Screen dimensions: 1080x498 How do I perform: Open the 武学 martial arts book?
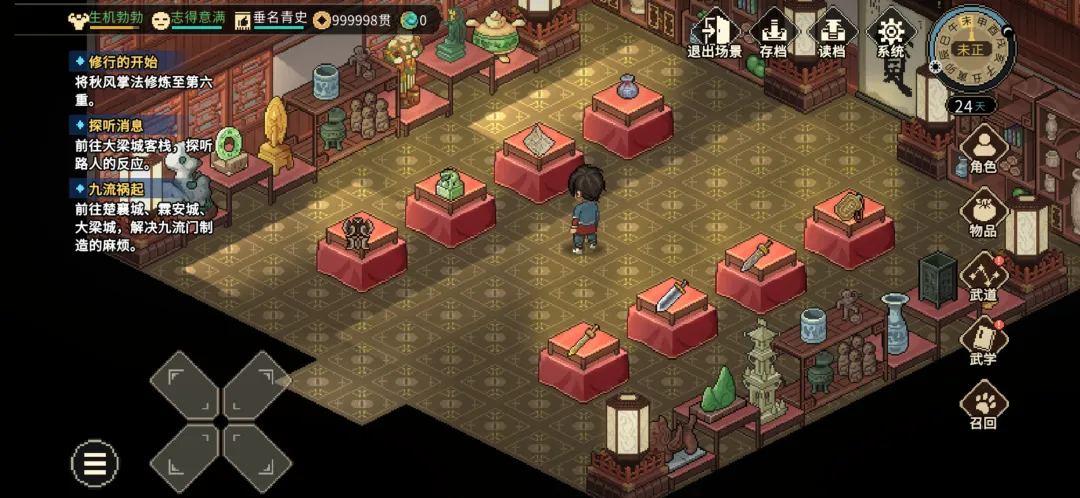click(x=983, y=342)
